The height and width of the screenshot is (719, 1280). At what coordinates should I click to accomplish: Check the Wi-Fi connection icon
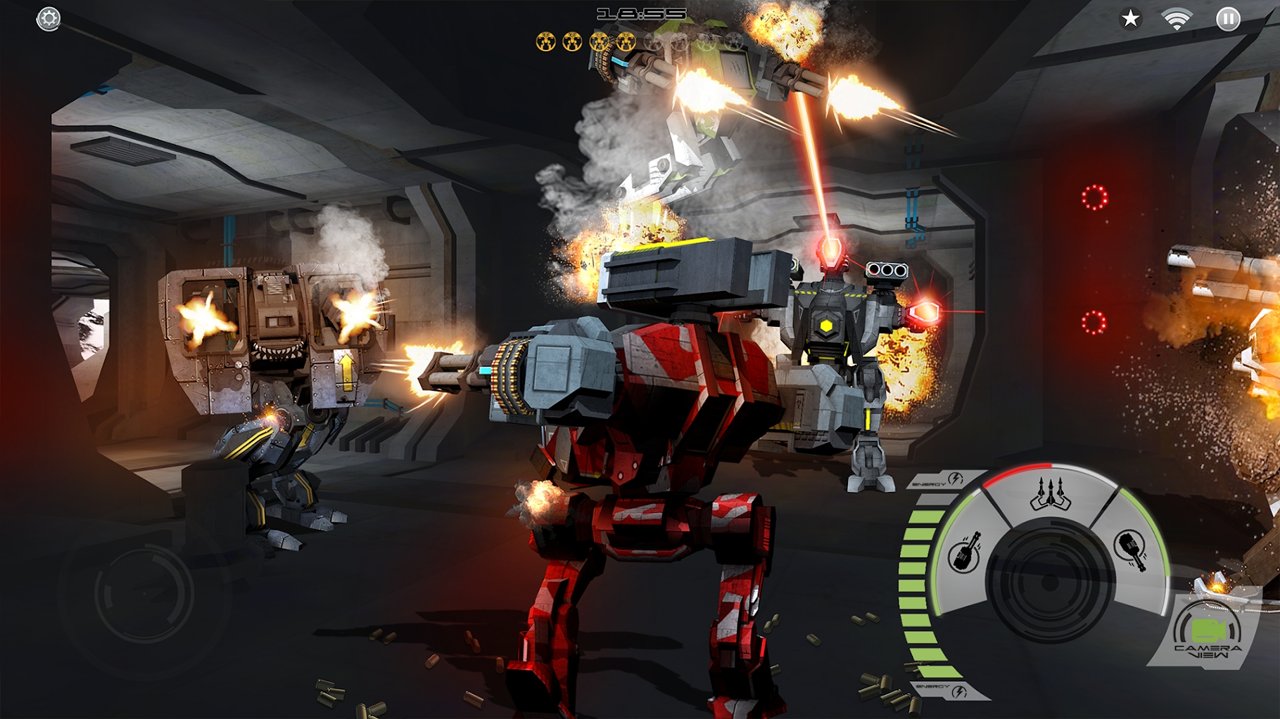pyautogui.click(x=1180, y=18)
